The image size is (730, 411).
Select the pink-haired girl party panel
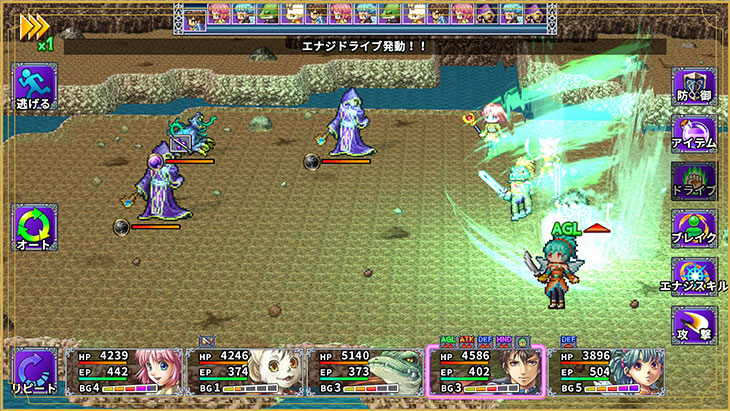pos(125,370)
